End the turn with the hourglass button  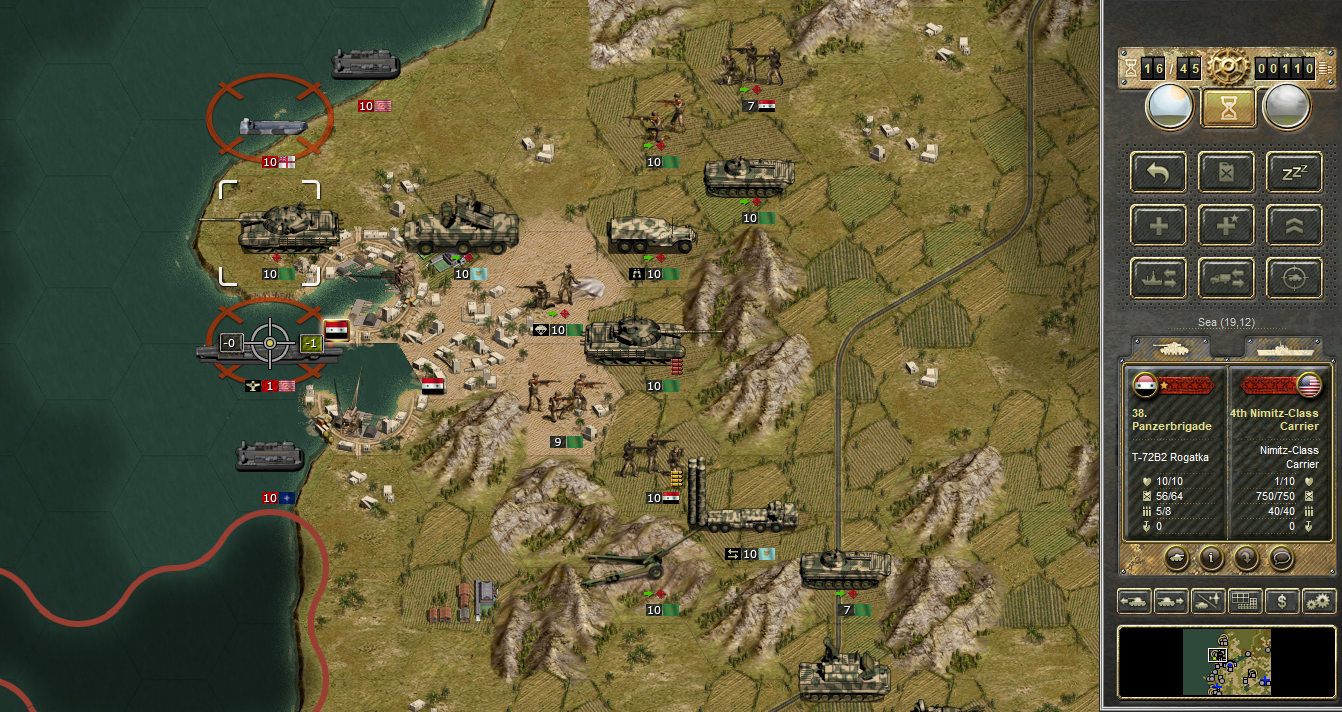(1228, 106)
